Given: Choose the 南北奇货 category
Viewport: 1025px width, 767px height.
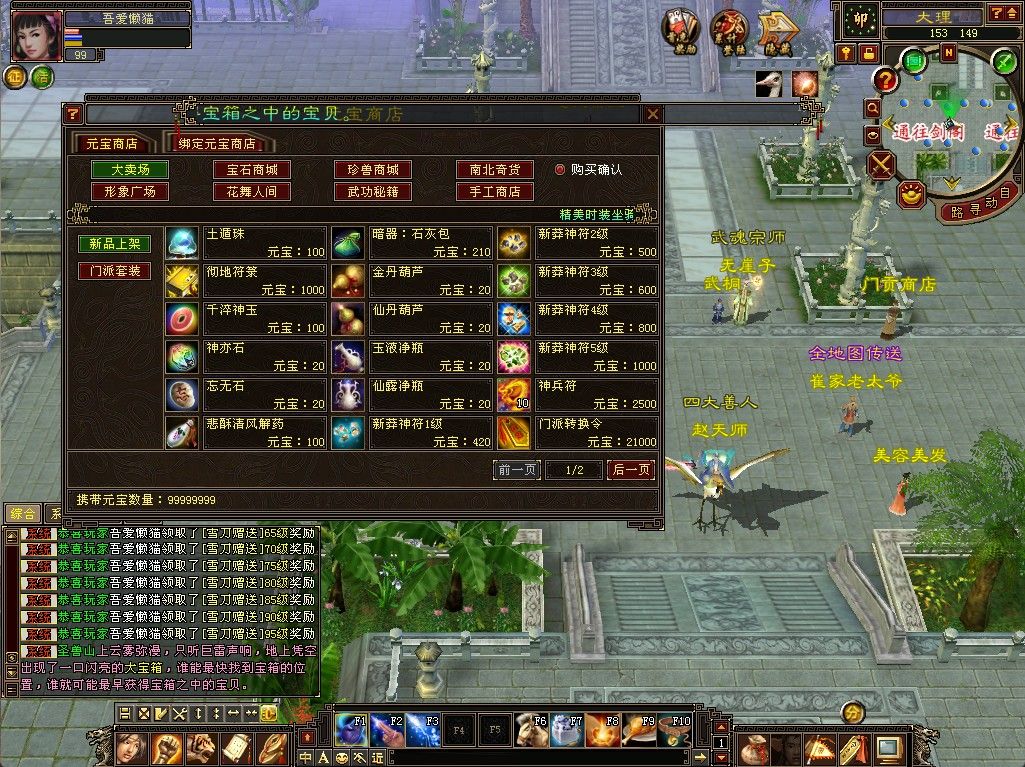Looking at the screenshot, I should click(494, 170).
